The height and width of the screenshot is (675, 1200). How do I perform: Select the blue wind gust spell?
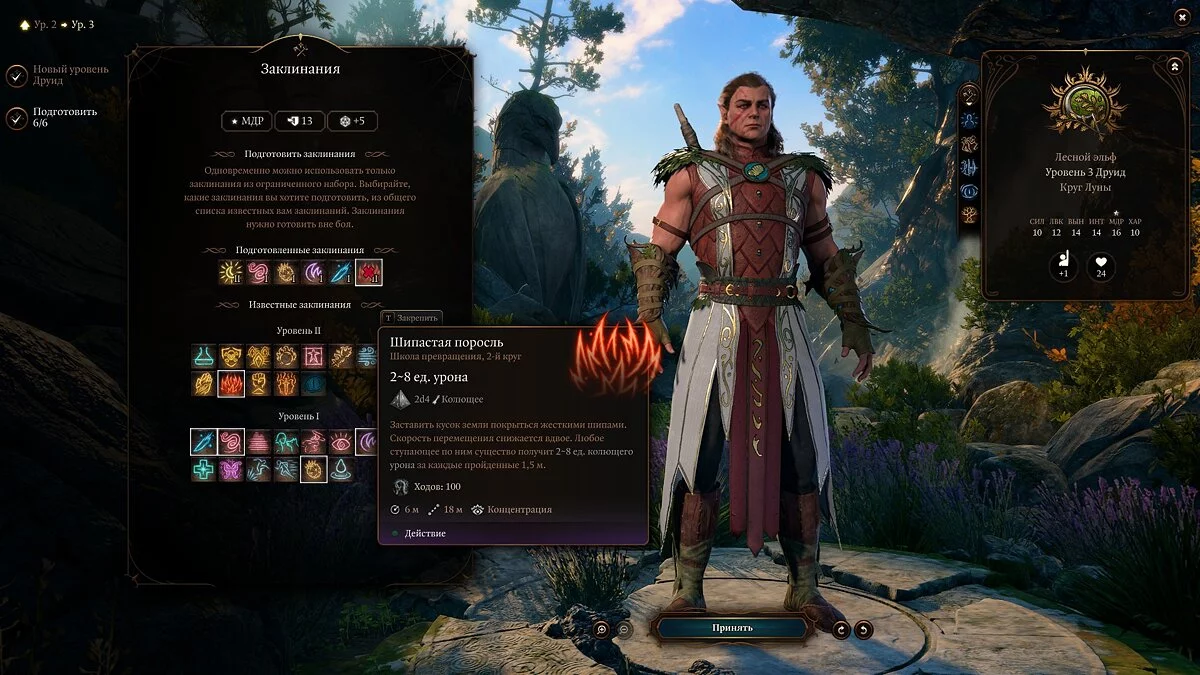pos(368,356)
